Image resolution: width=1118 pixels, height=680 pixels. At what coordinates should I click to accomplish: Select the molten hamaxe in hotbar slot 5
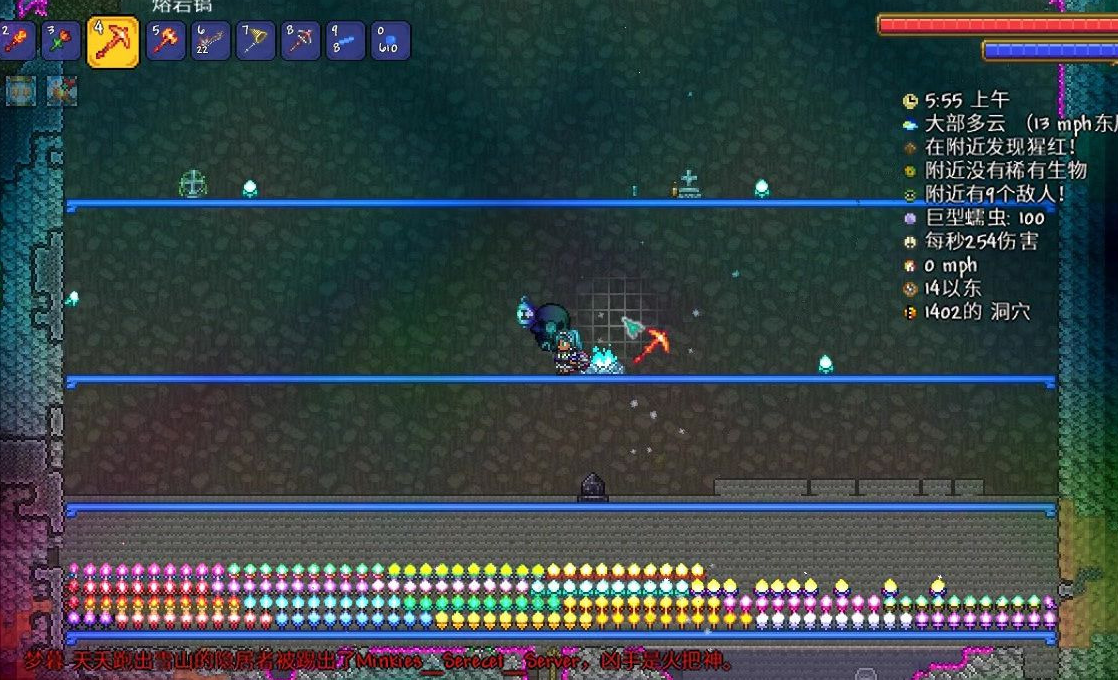166,41
